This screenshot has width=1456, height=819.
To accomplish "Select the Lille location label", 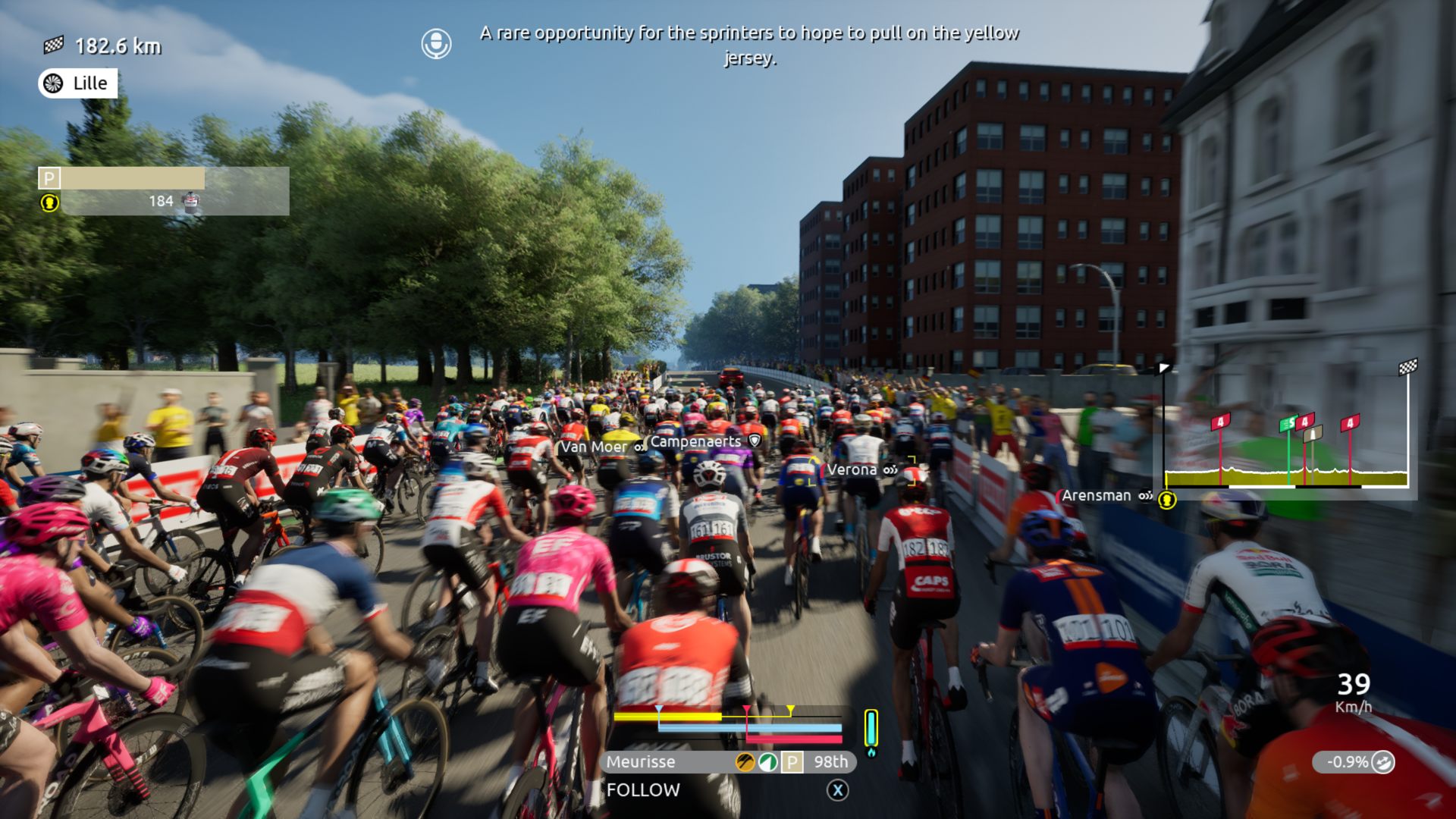I will 78,83.
